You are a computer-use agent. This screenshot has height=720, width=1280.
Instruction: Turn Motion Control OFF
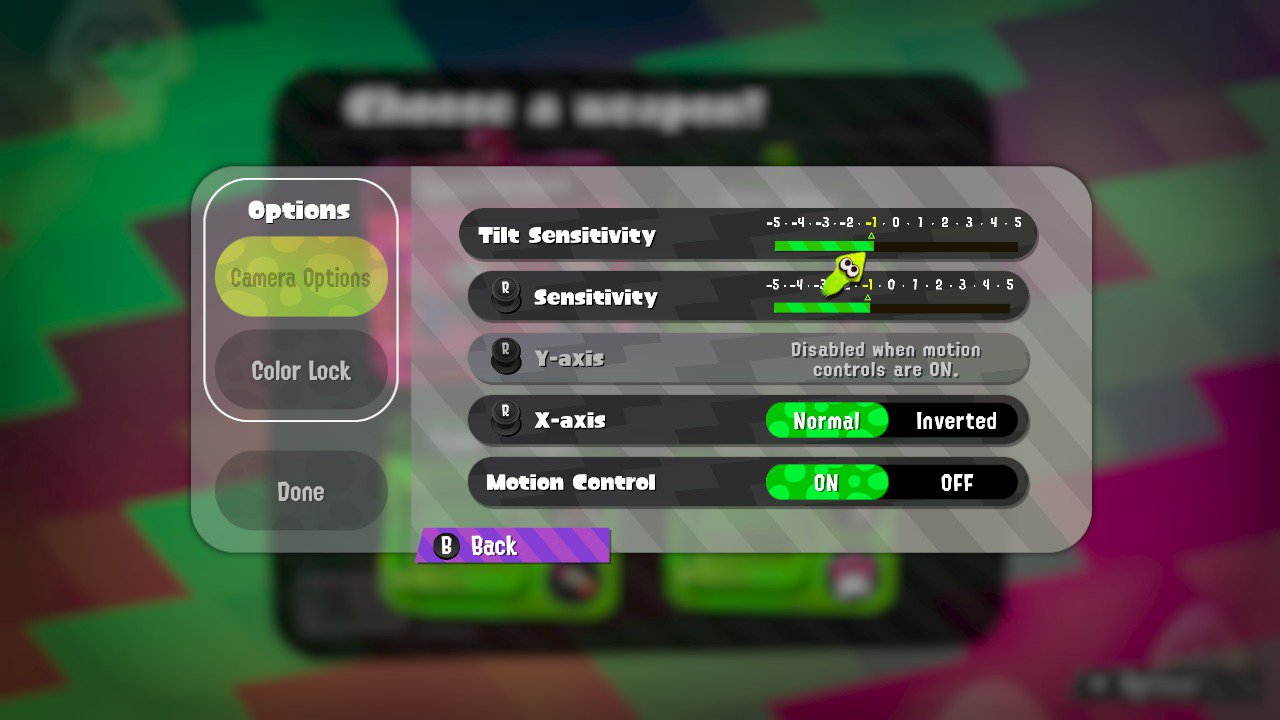[x=955, y=483]
